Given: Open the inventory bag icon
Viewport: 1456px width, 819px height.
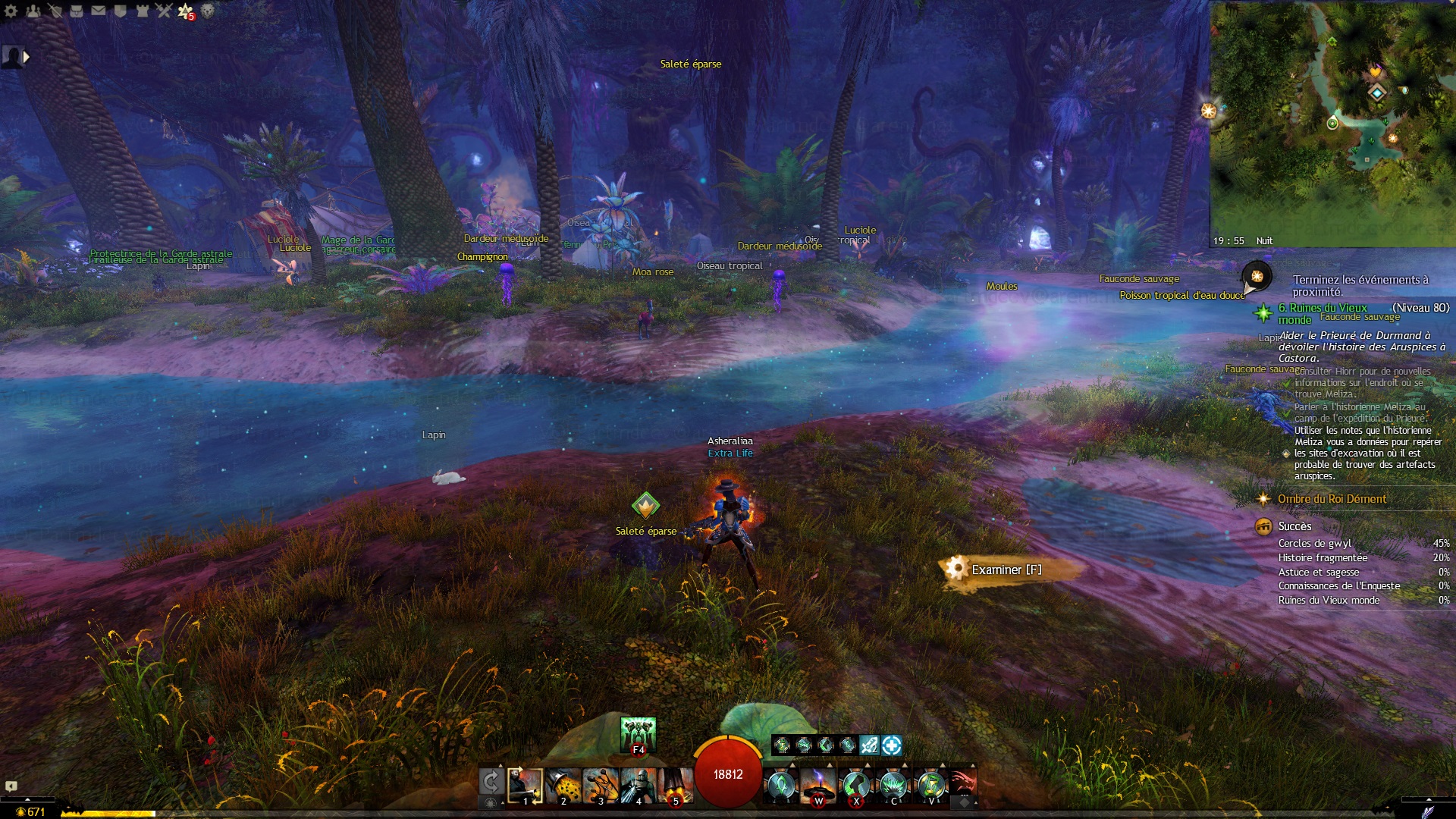Looking at the screenshot, I should (77, 11).
